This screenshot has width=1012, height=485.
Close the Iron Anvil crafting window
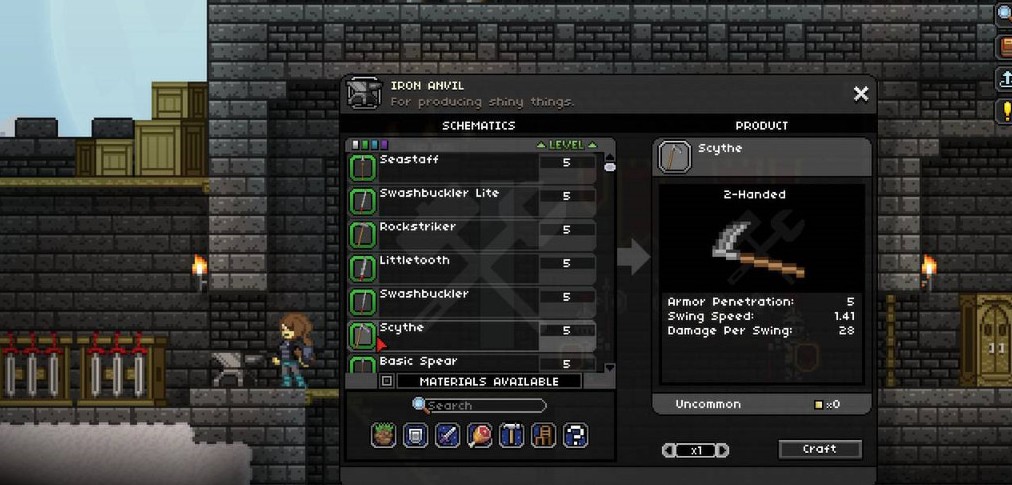[860, 94]
